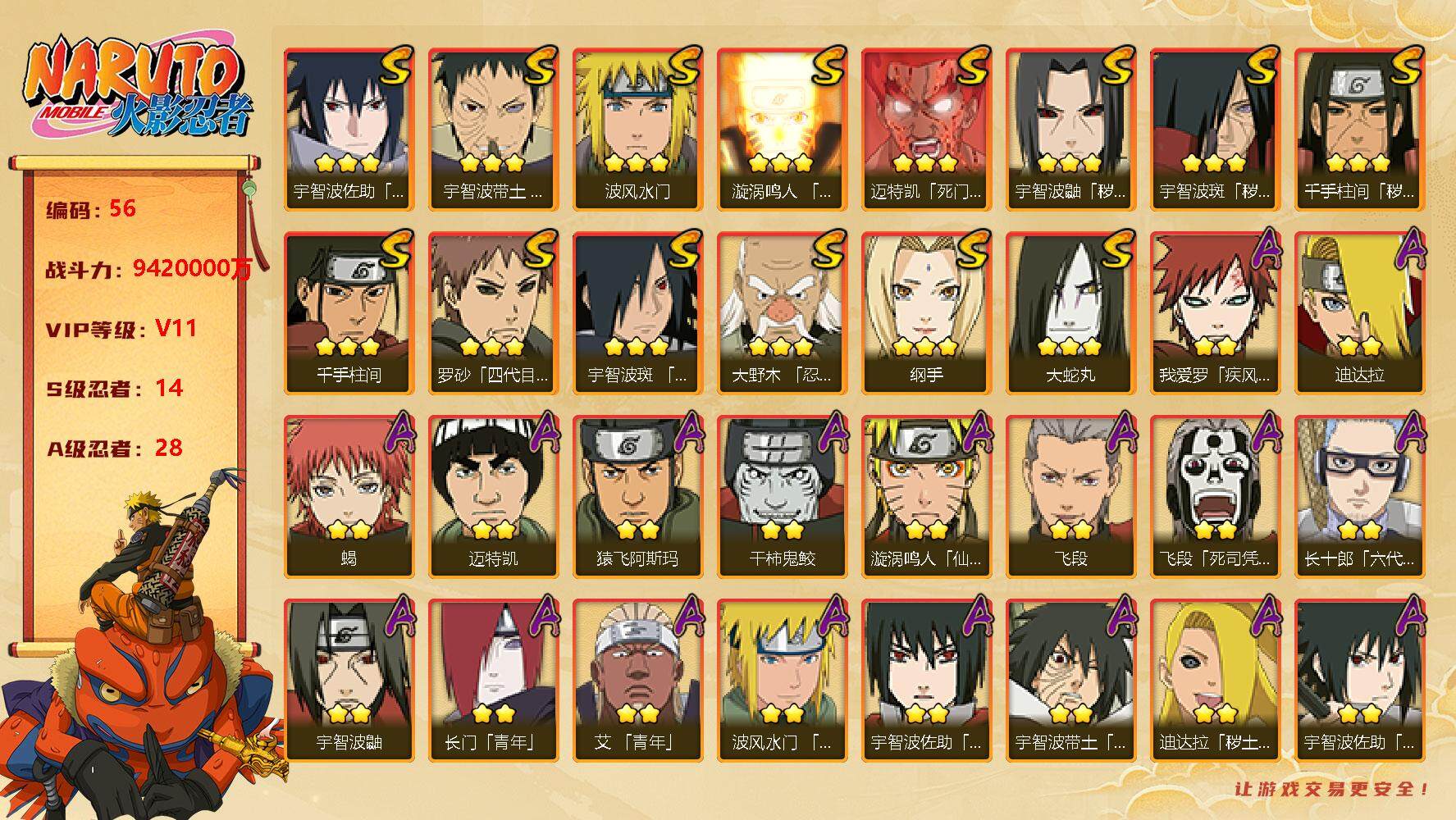Choose the glowing S-rank 漩涡鸣人 card
Screen dimensions: 1456x820
coord(782,129)
